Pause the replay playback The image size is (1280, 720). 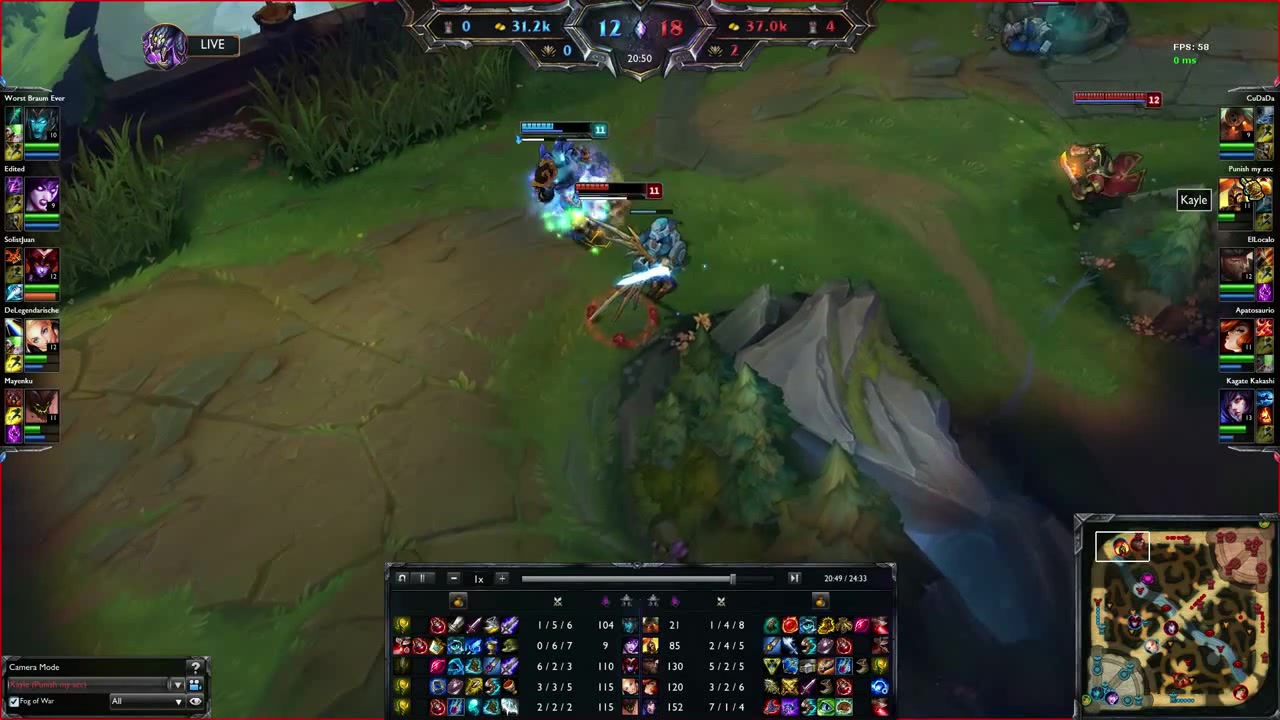[x=422, y=578]
